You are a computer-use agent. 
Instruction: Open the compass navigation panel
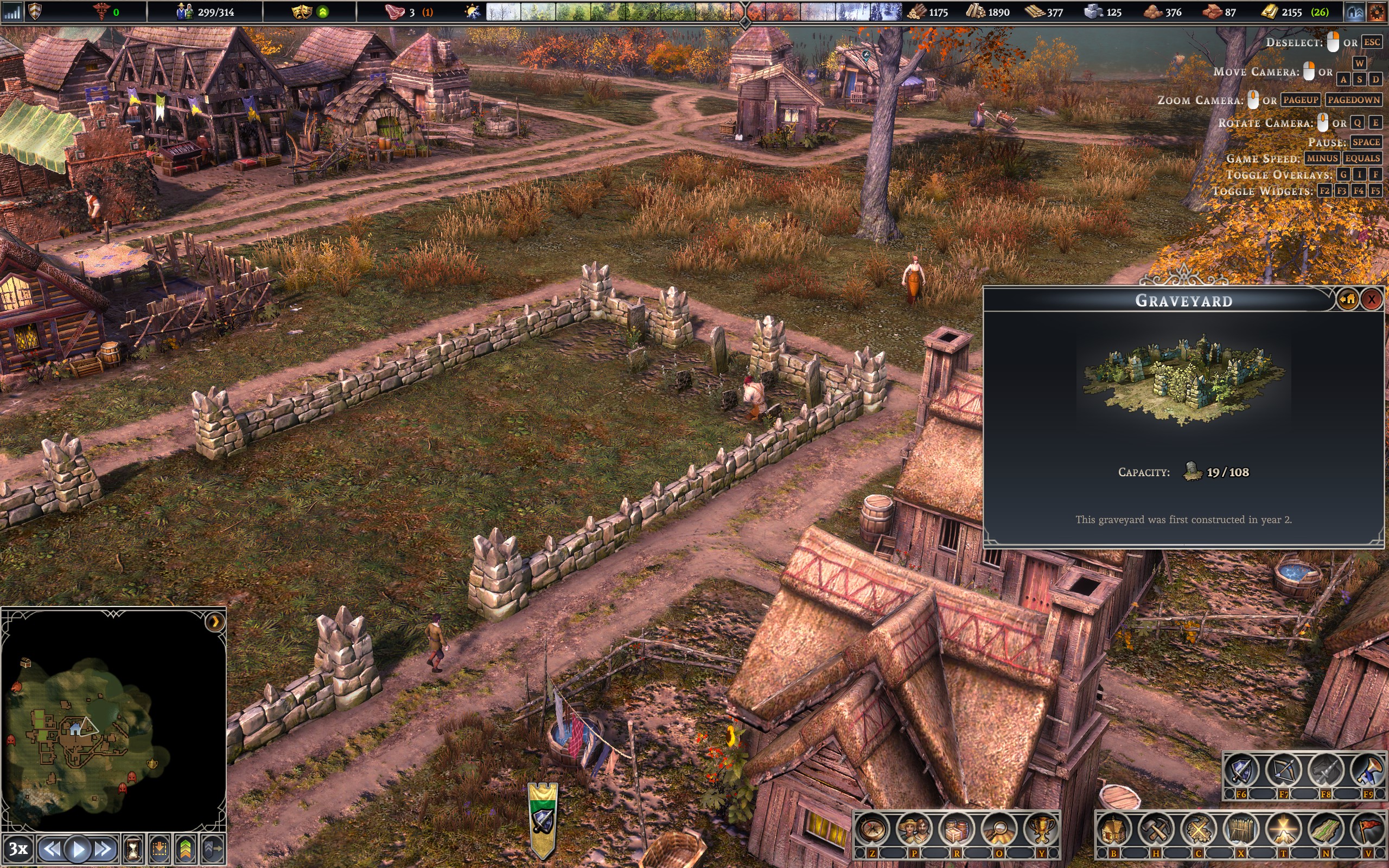click(x=872, y=829)
